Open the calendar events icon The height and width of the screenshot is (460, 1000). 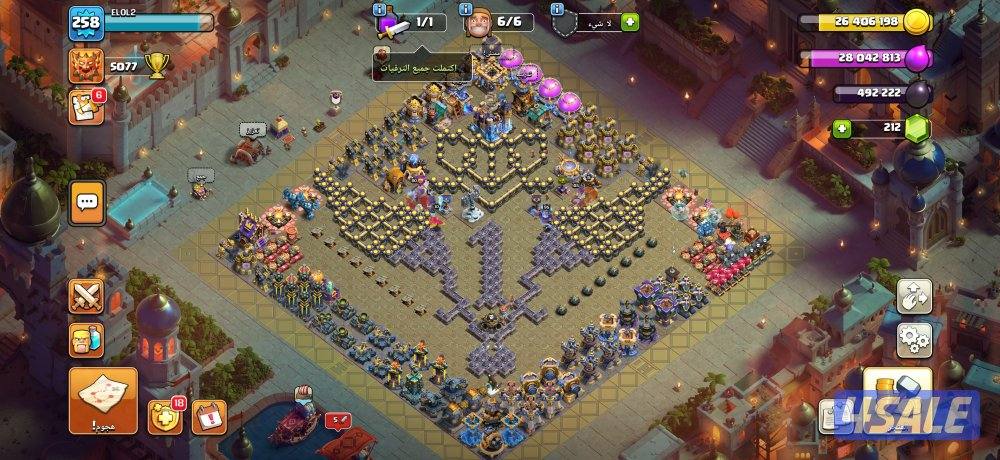click(205, 414)
